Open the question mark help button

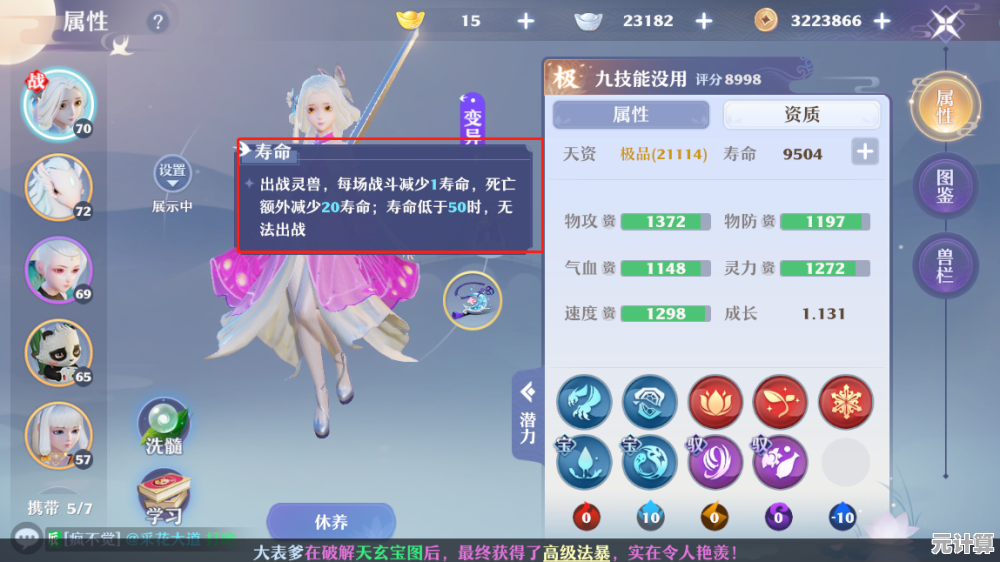coord(157,21)
